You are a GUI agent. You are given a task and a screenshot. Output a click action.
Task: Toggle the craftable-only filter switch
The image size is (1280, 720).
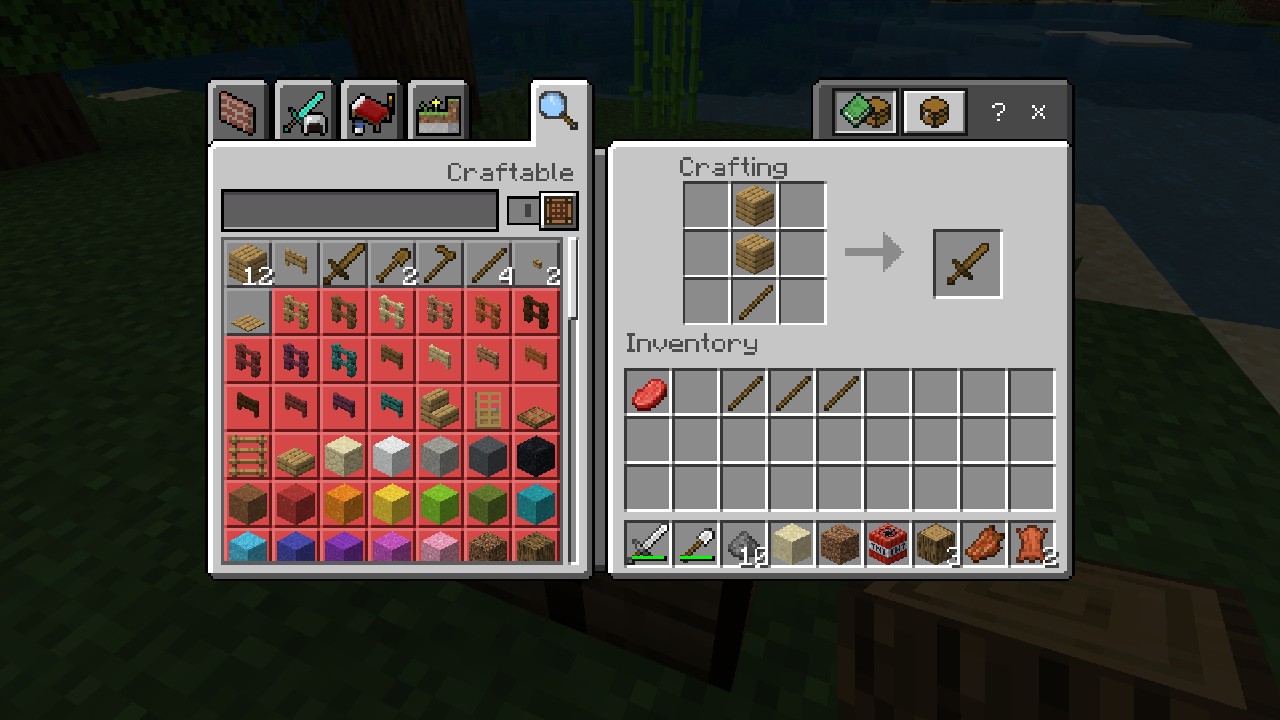pos(523,210)
